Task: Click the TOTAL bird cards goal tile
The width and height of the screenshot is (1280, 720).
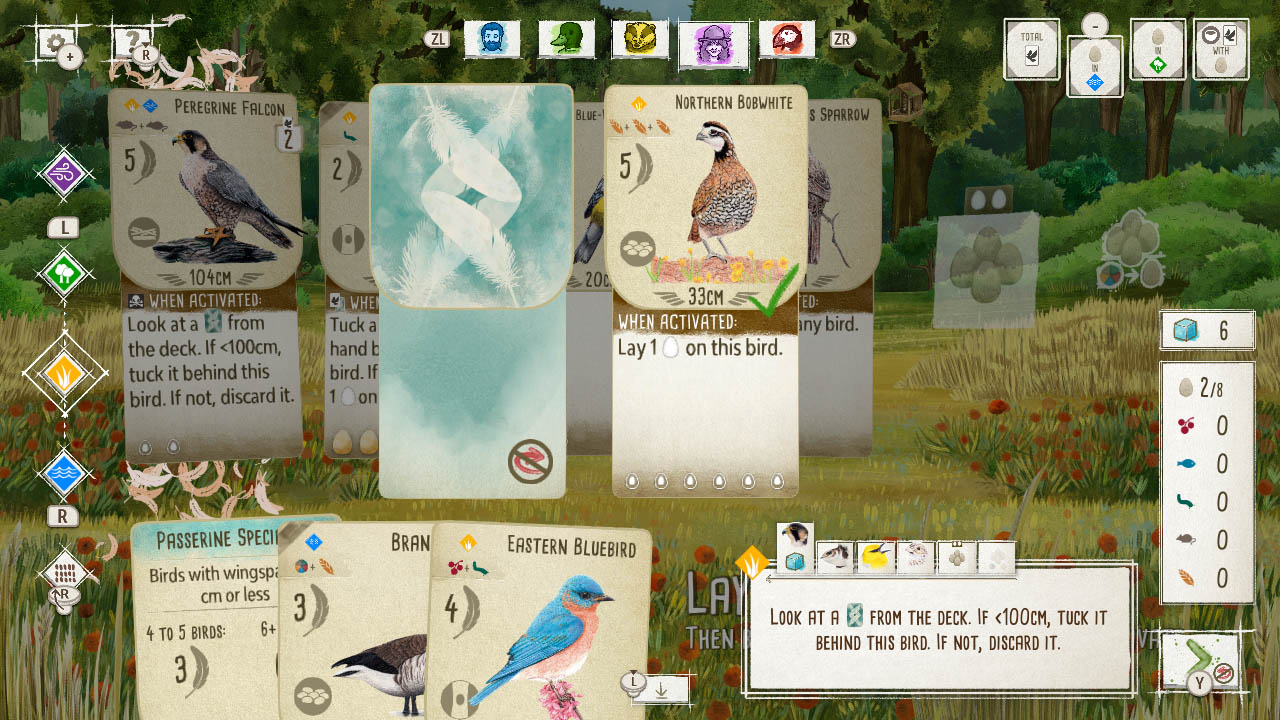Action: pos(1030,50)
